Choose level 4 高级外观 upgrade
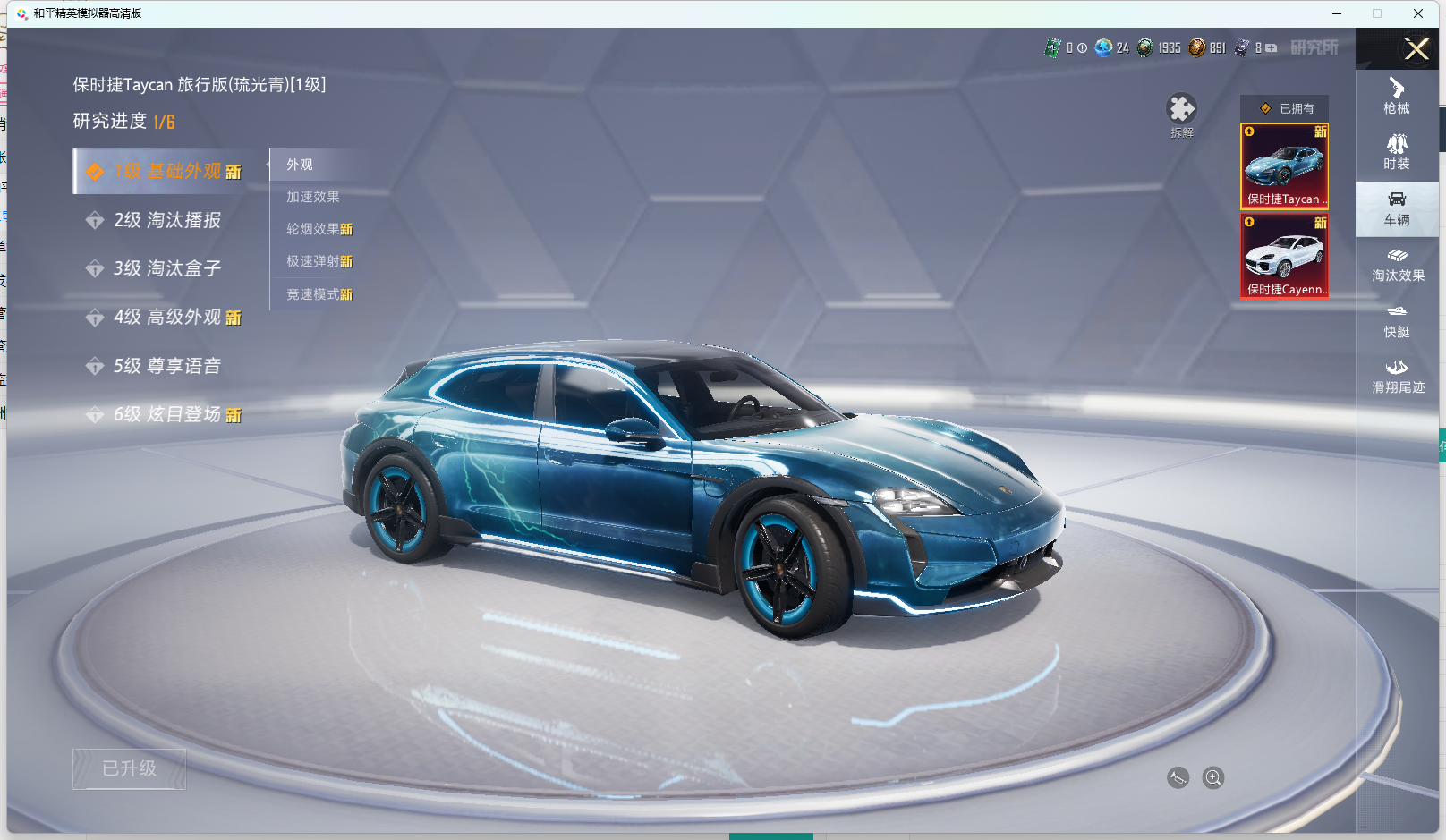 coord(166,318)
